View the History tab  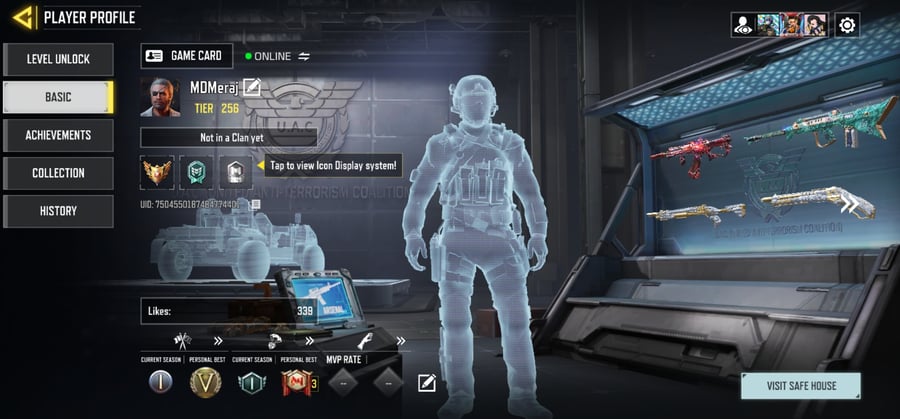click(x=58, y=211)
